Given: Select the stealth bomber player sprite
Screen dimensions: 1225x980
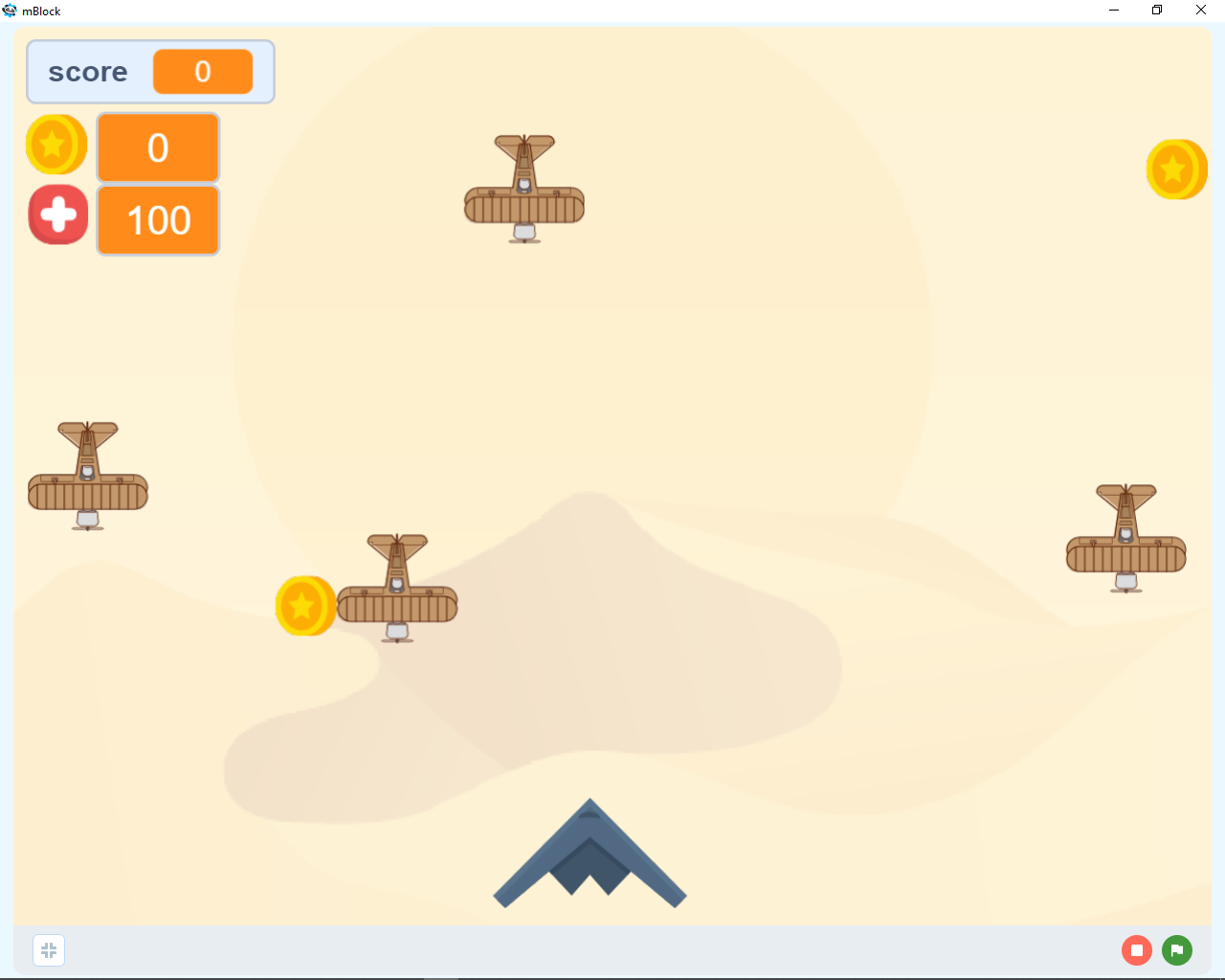Looking at the screenshot, I should (x=590, y=857).
